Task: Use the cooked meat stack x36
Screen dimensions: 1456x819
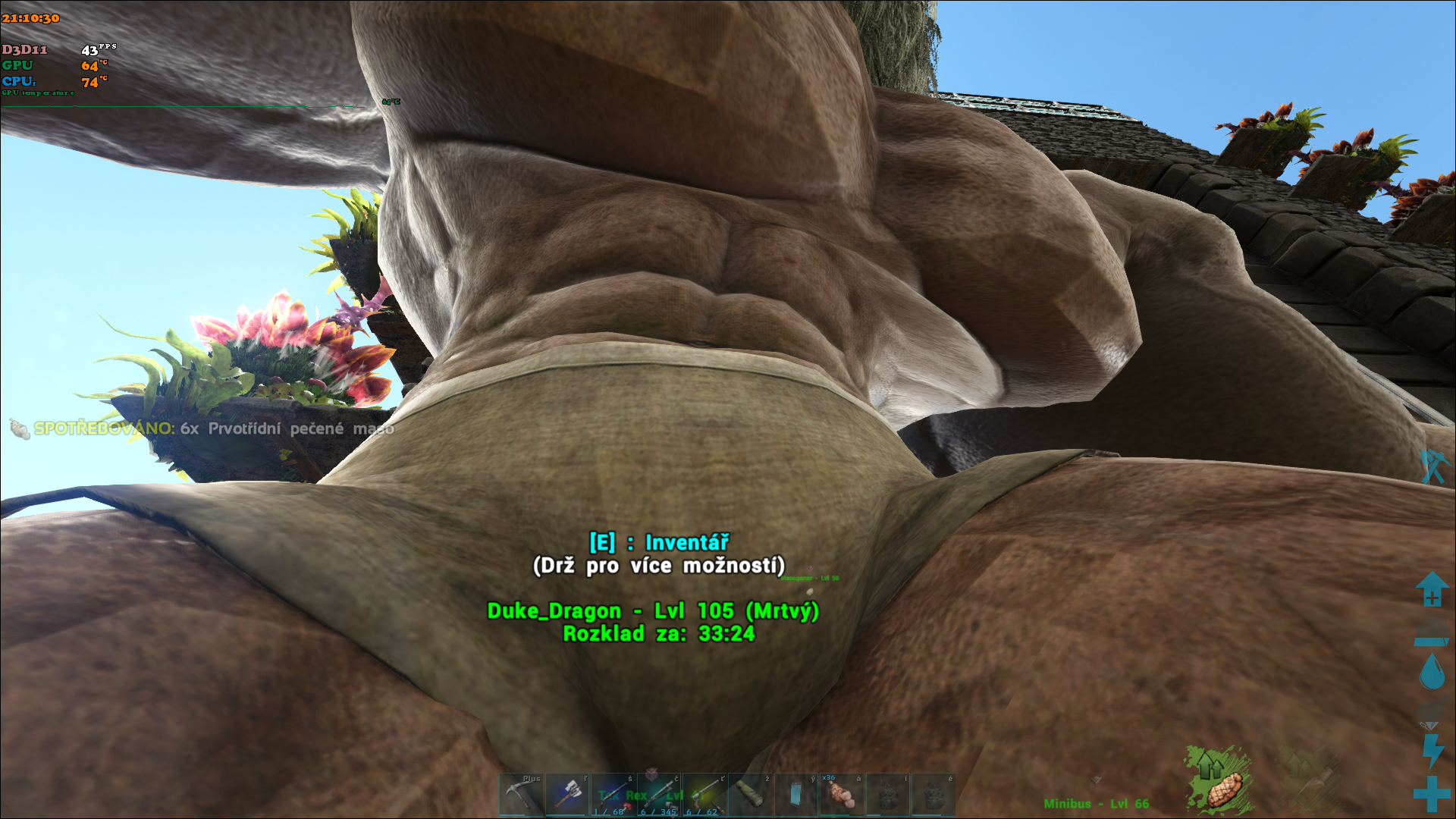Action: click(842, 795)
